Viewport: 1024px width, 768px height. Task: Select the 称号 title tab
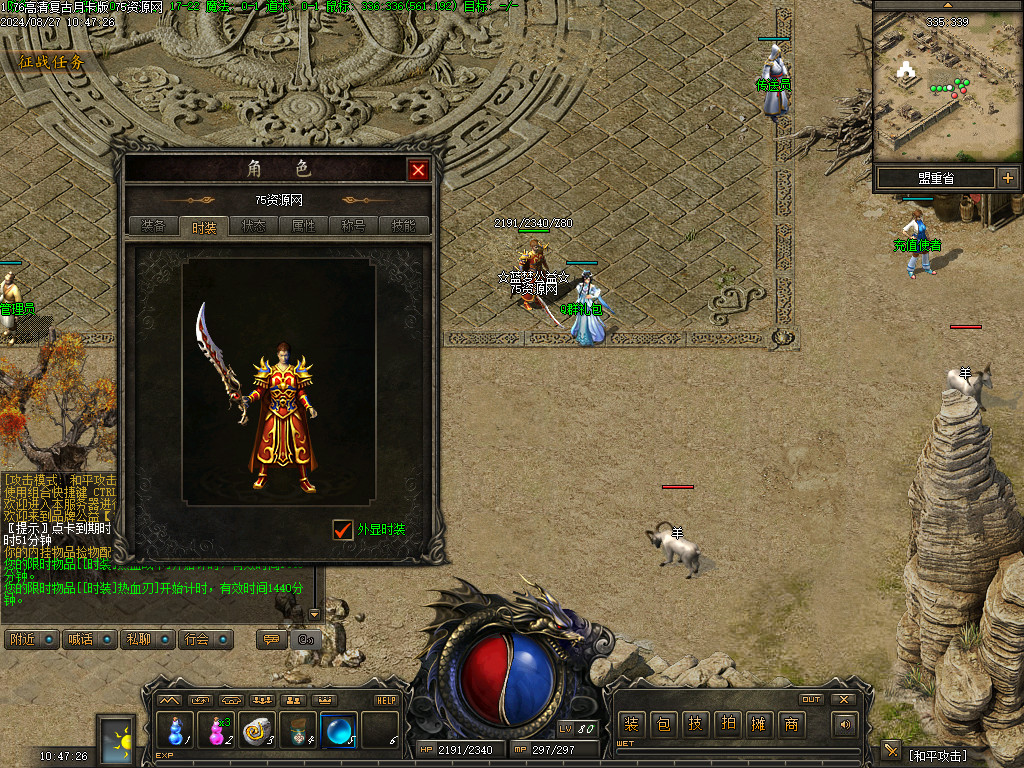(x=354, y=226)
